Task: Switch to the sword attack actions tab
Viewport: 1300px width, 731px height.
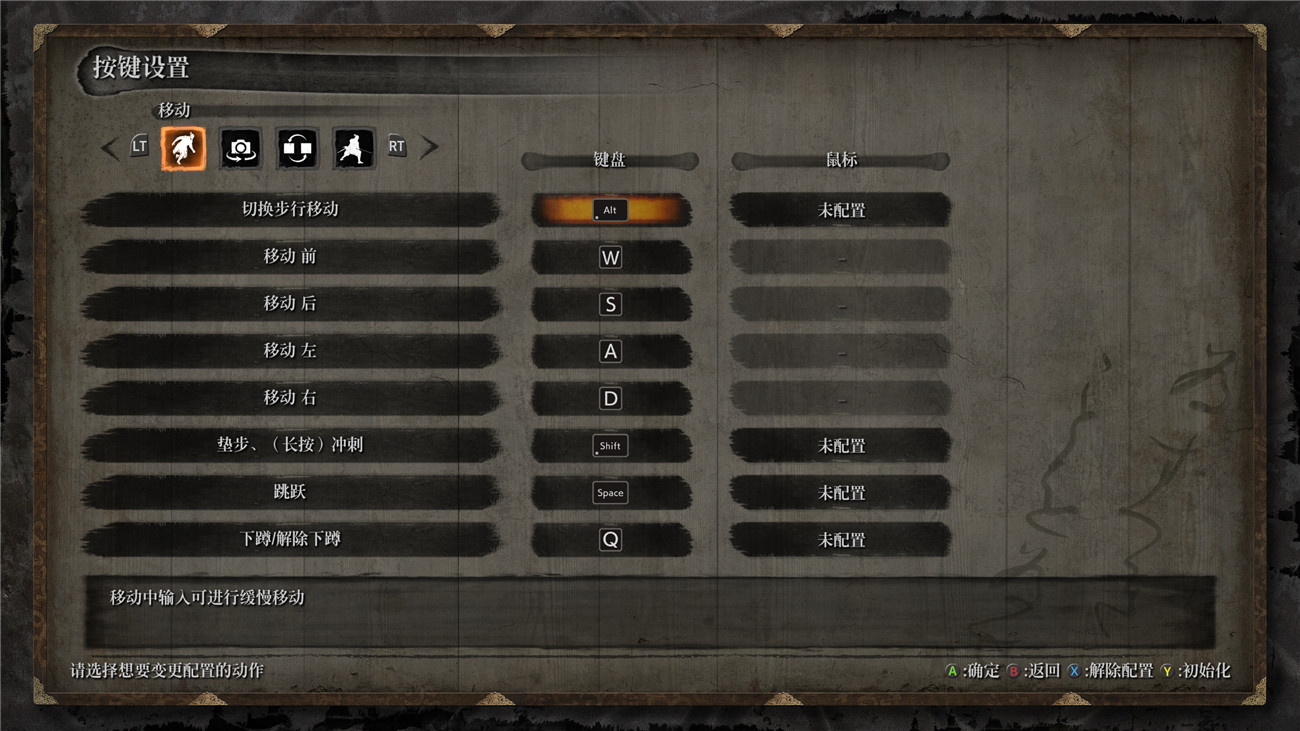Action: tap(354, 148)
